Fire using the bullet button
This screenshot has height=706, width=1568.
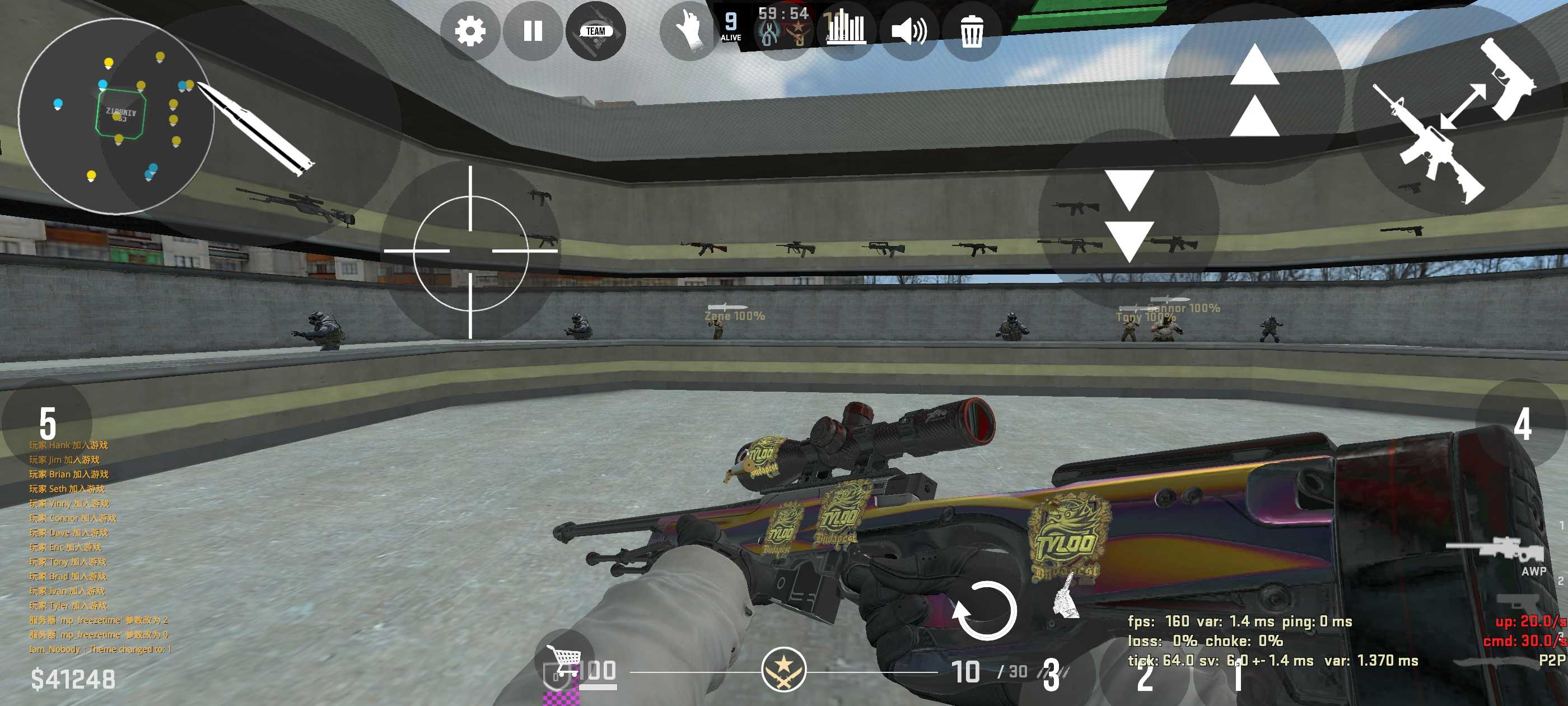tap(256, 128)
